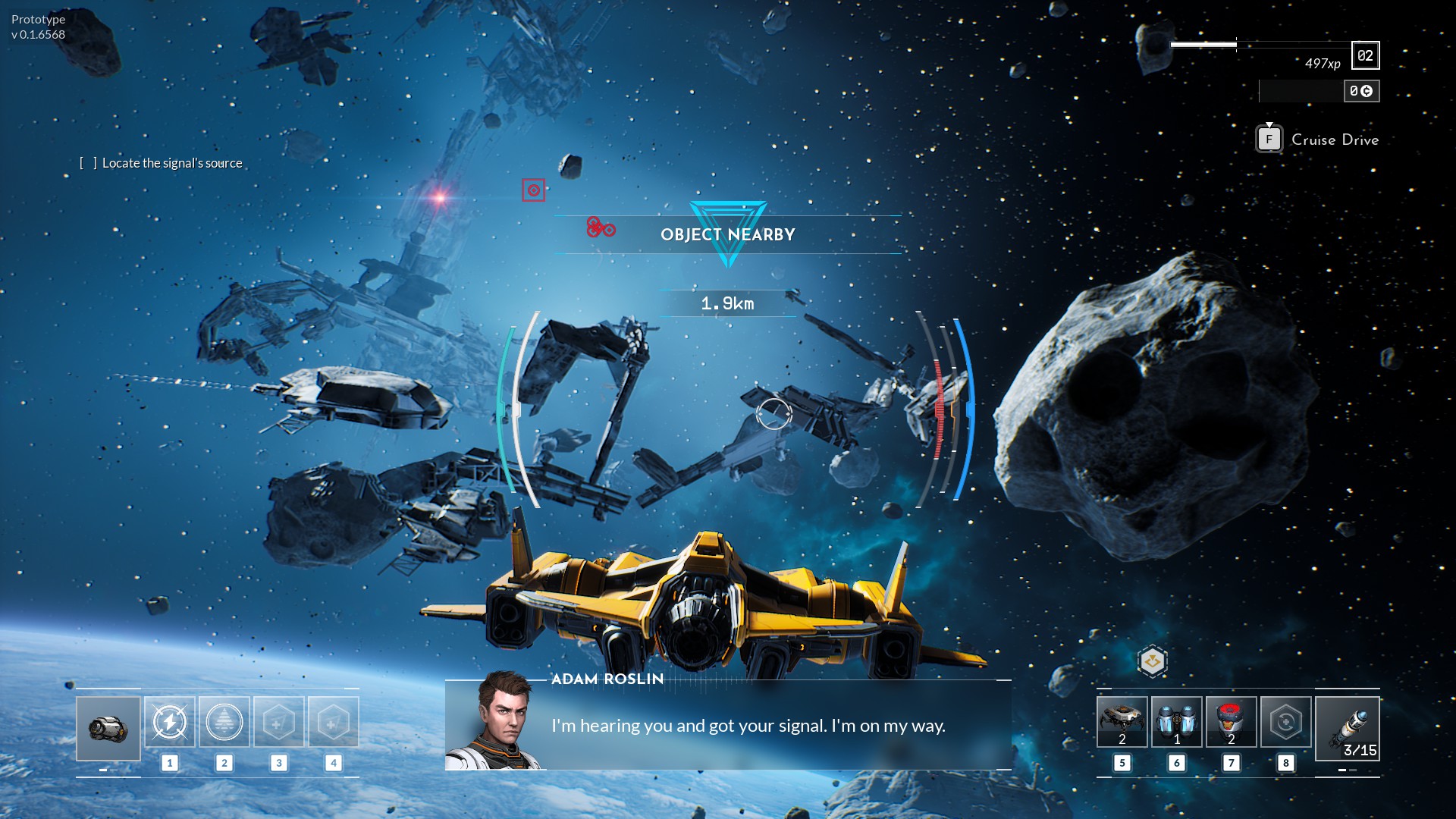Activate the lightning bolt ability
The image size is (1456, 819).
pyautogui.click(x=170, y=722)
